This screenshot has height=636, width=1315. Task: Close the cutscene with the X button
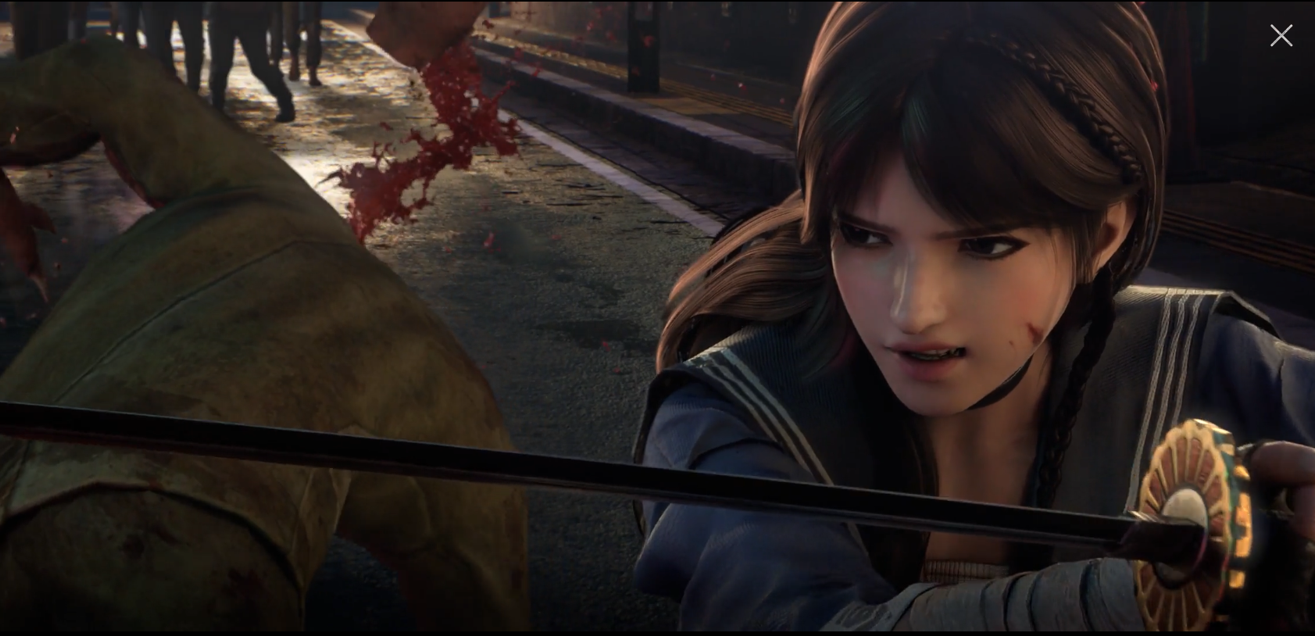pos(1280,36)
